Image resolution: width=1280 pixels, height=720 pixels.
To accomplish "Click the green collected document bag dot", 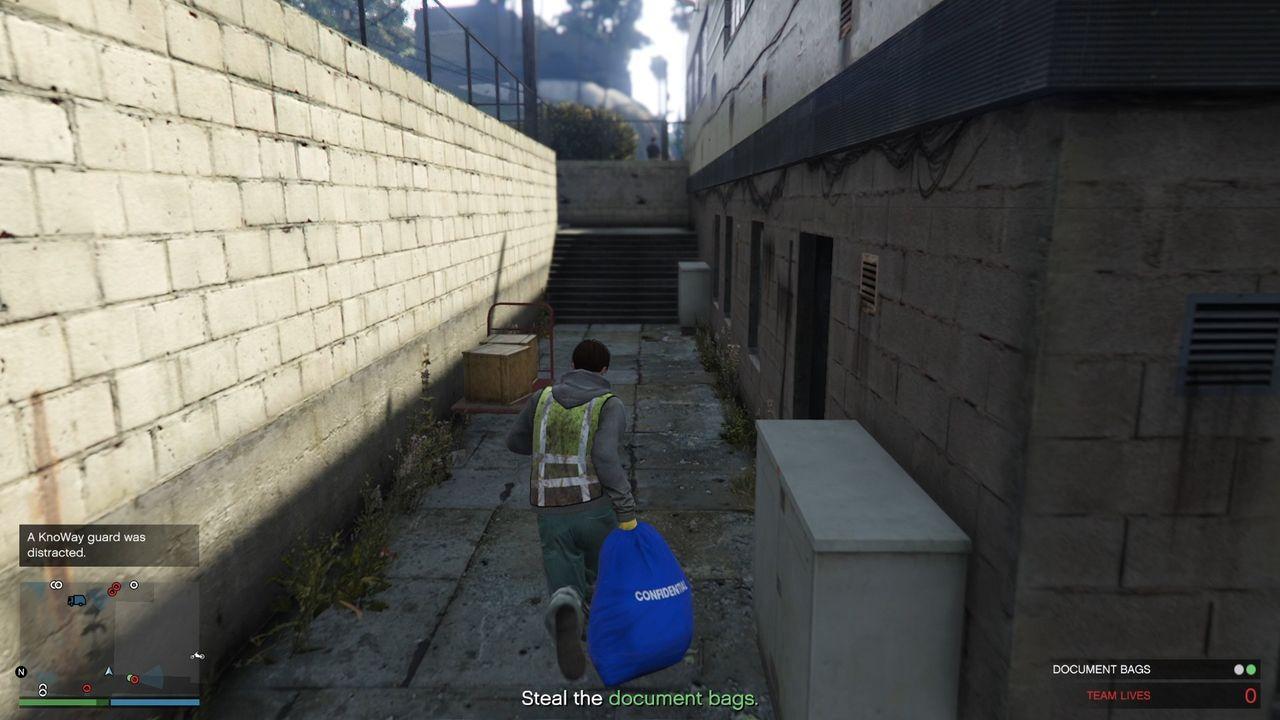I will click(1251, 669).
